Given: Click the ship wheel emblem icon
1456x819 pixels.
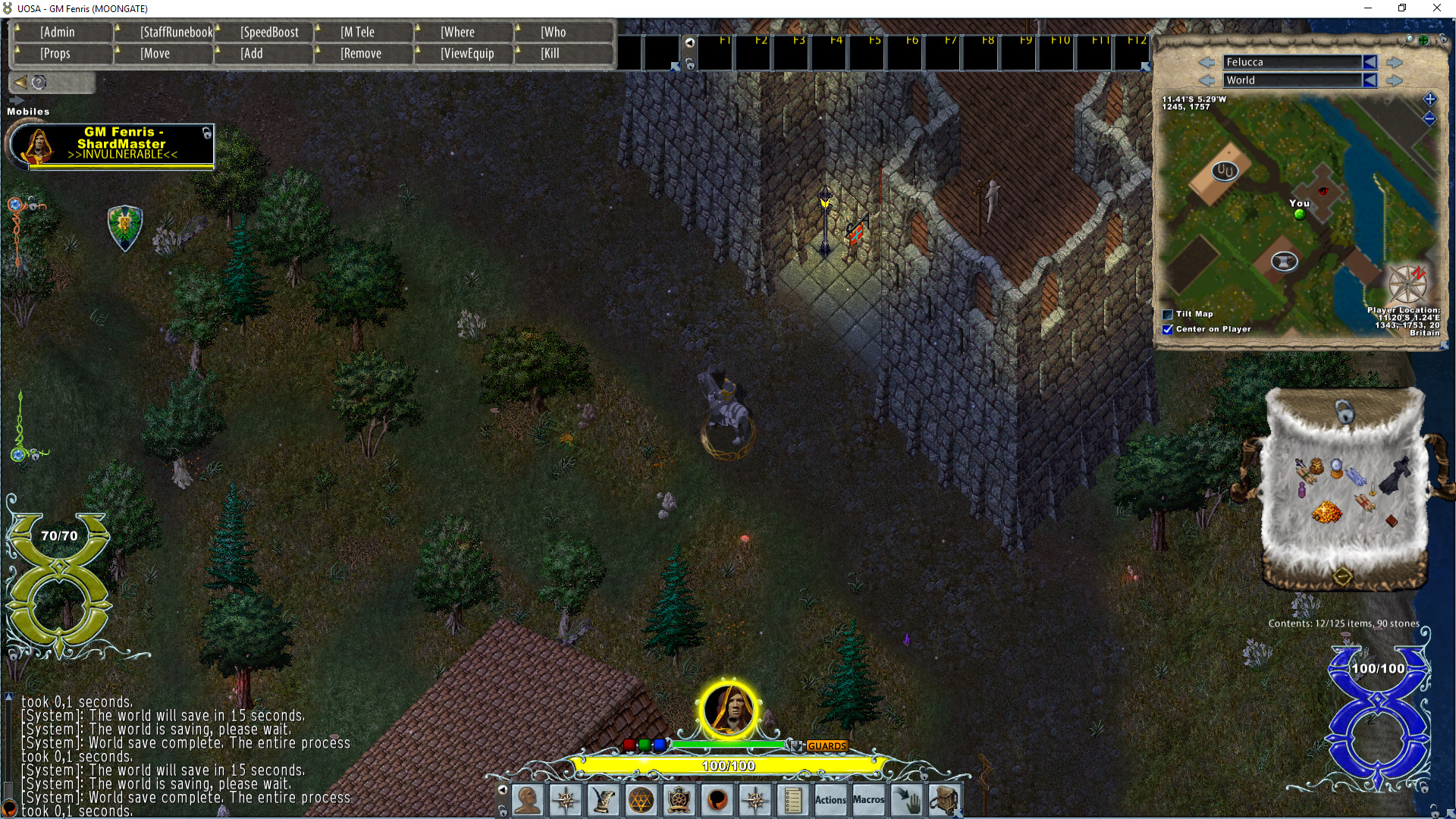Looking at the screenshot, I should click(677, 800).
